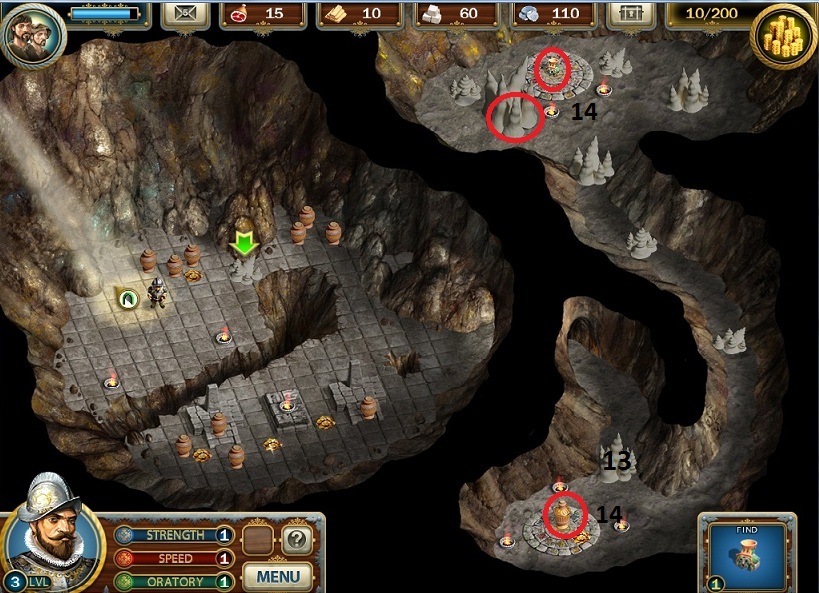This screenshot has width=819, height=593.
Task: Open the MENU button
Action: point(278,576)
